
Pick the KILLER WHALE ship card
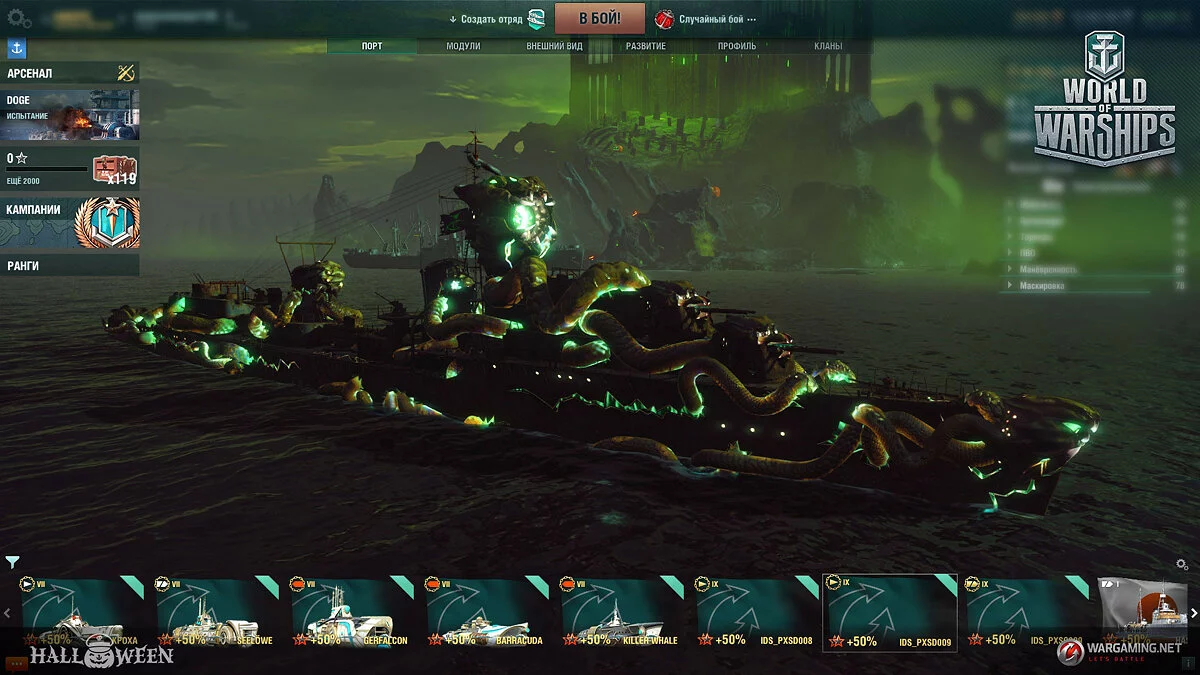click(618, 614)
